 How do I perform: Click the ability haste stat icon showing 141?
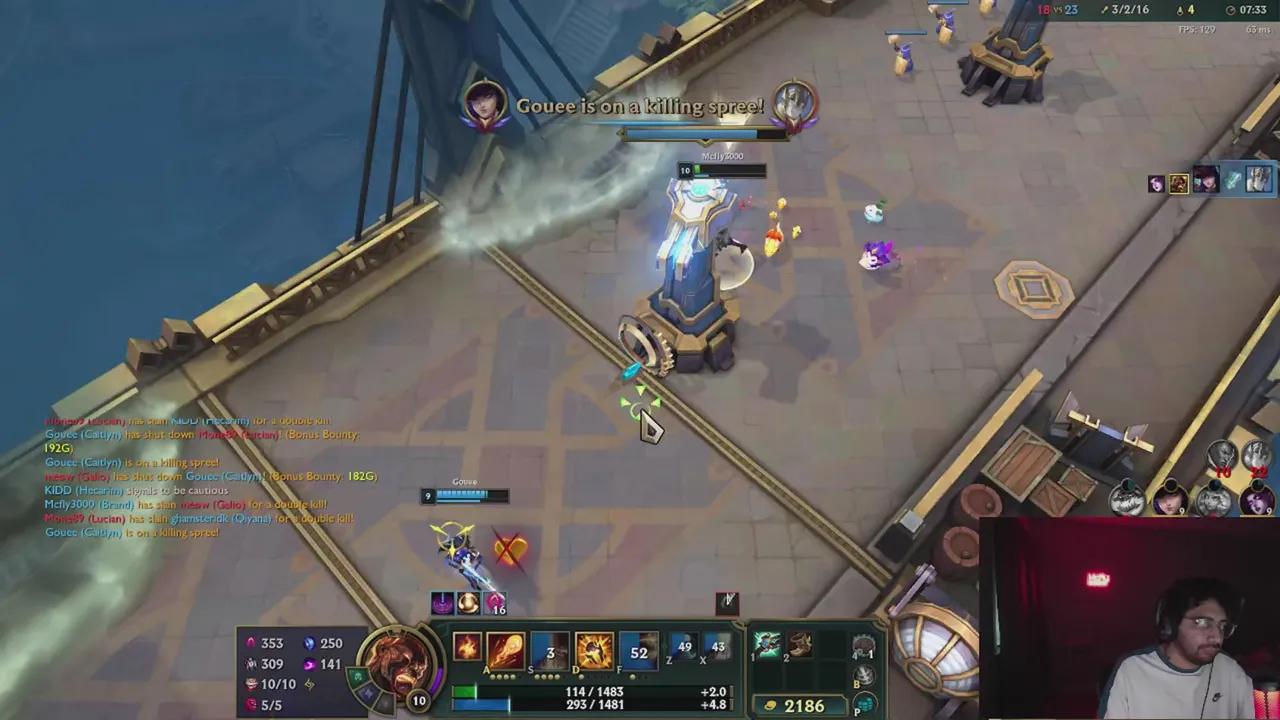[x=312, y=664]
